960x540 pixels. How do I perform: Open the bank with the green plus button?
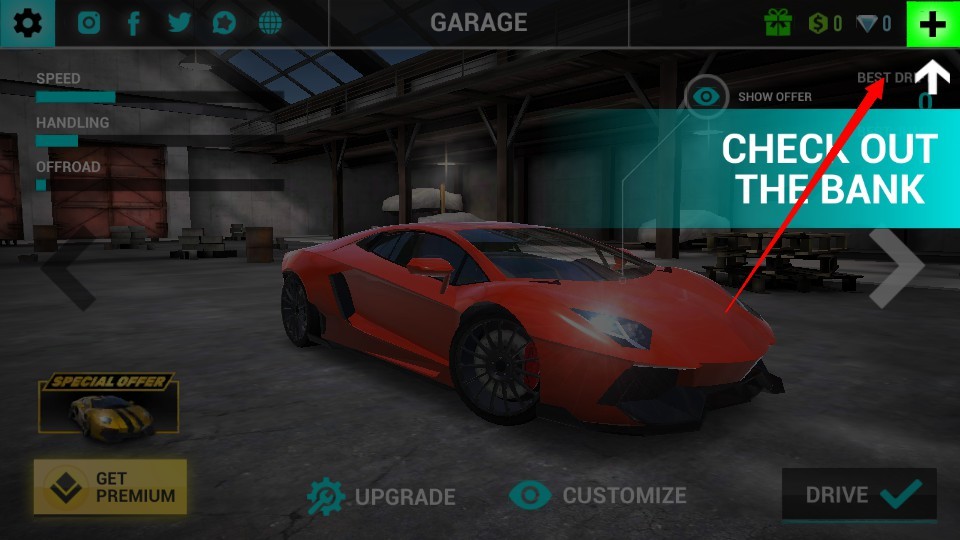pyautogui.click(x=932, y=24)
